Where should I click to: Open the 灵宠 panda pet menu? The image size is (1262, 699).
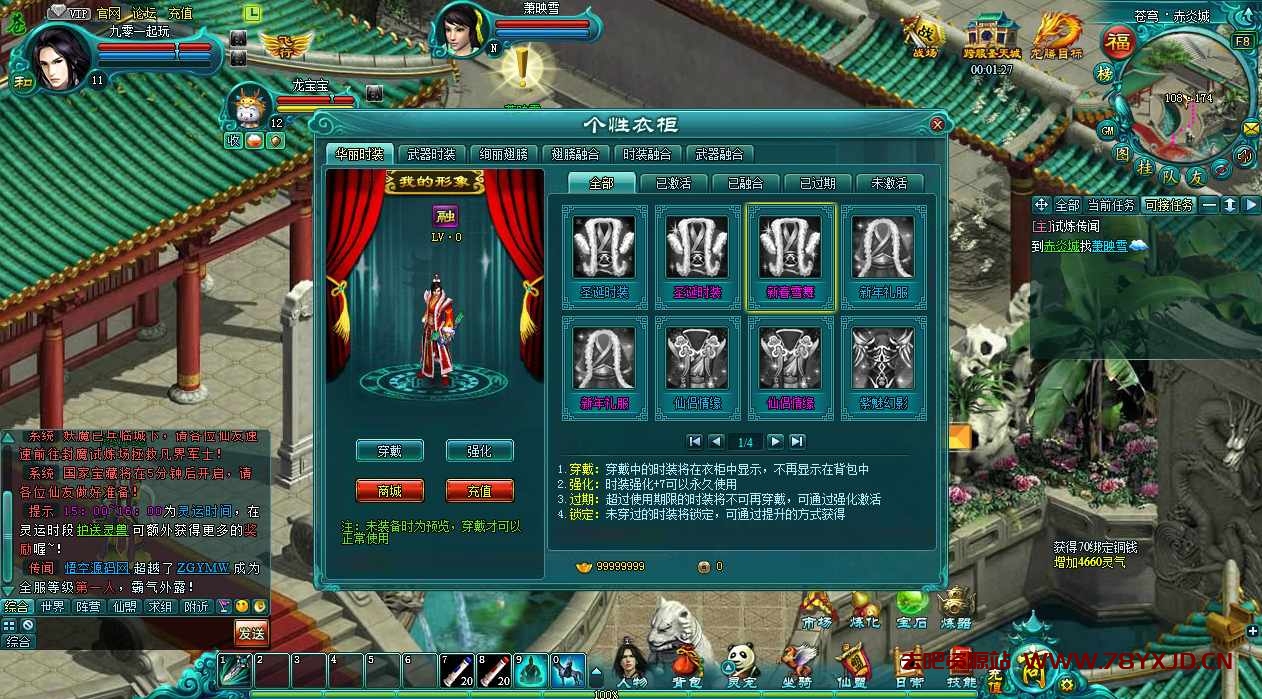point(739,666)
